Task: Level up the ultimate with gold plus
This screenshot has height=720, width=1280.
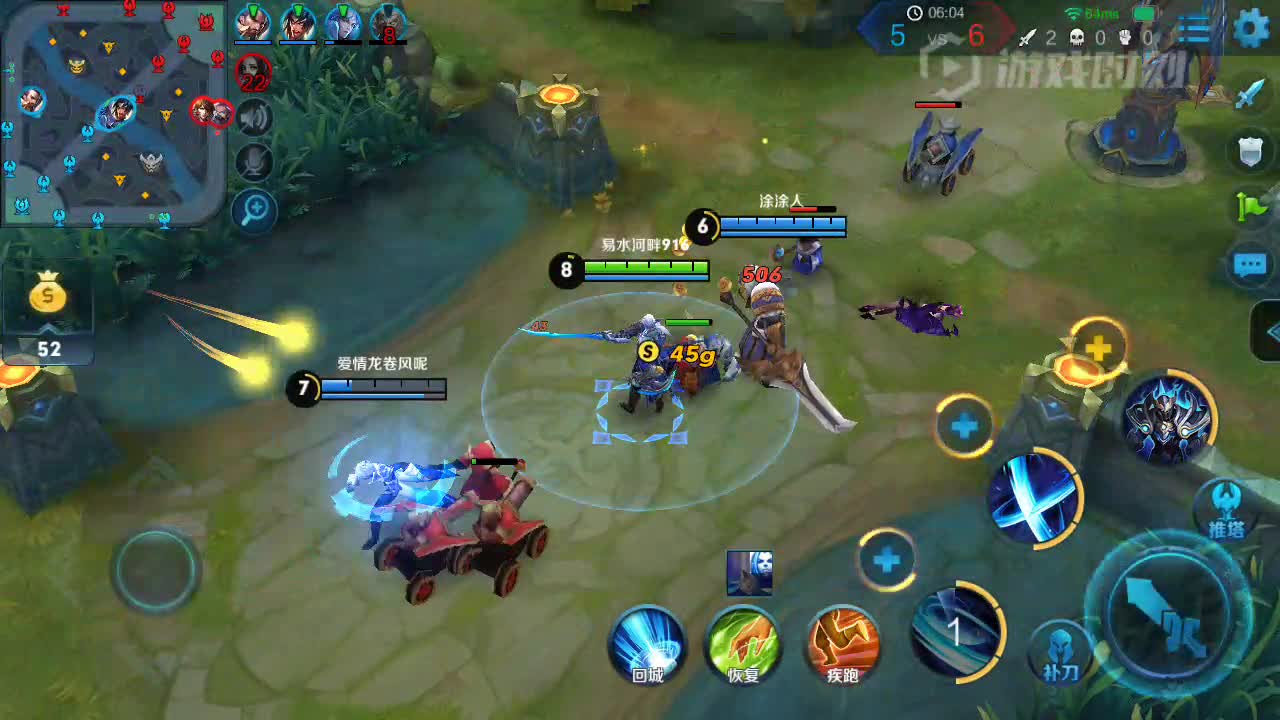Action: pos(1098,348)
